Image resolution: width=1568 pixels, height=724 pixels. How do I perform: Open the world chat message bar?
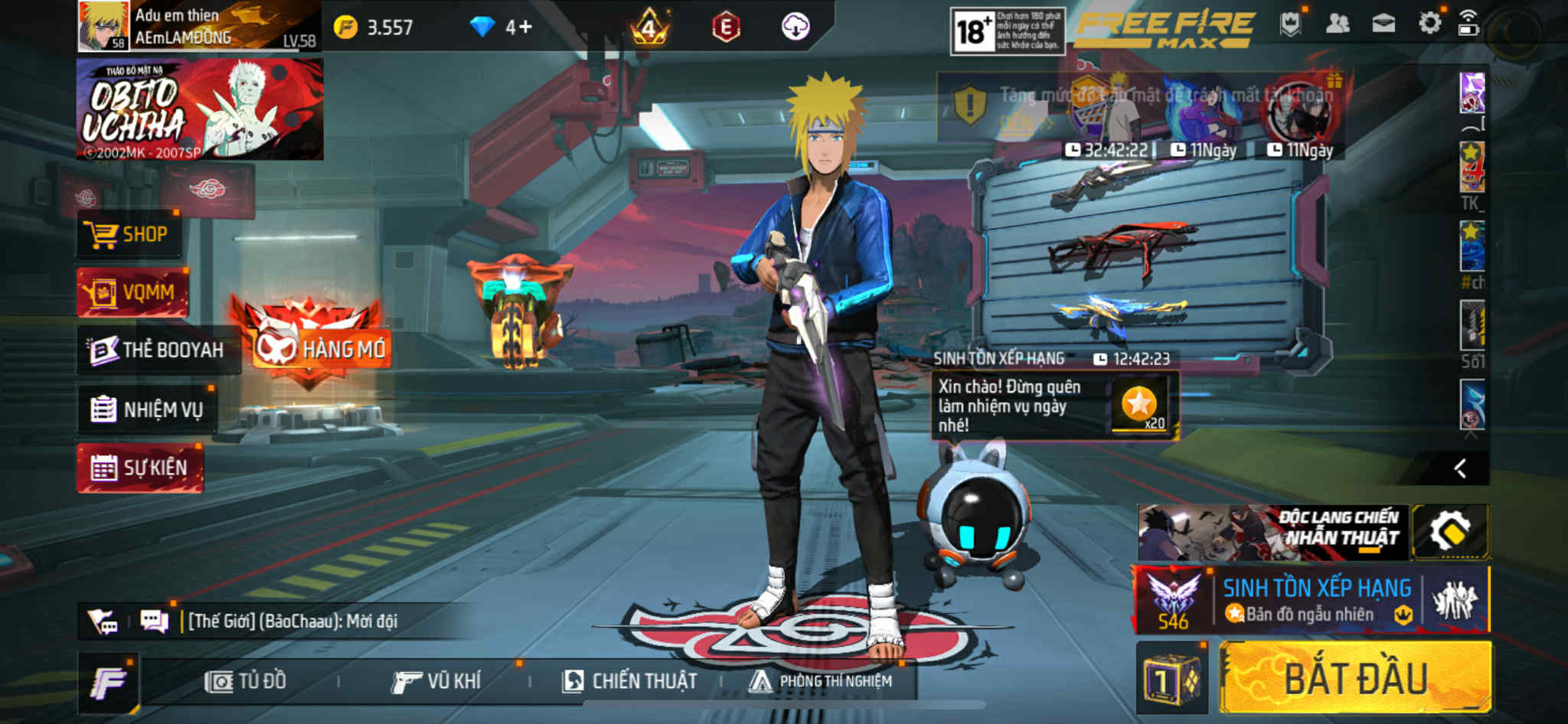291,621
